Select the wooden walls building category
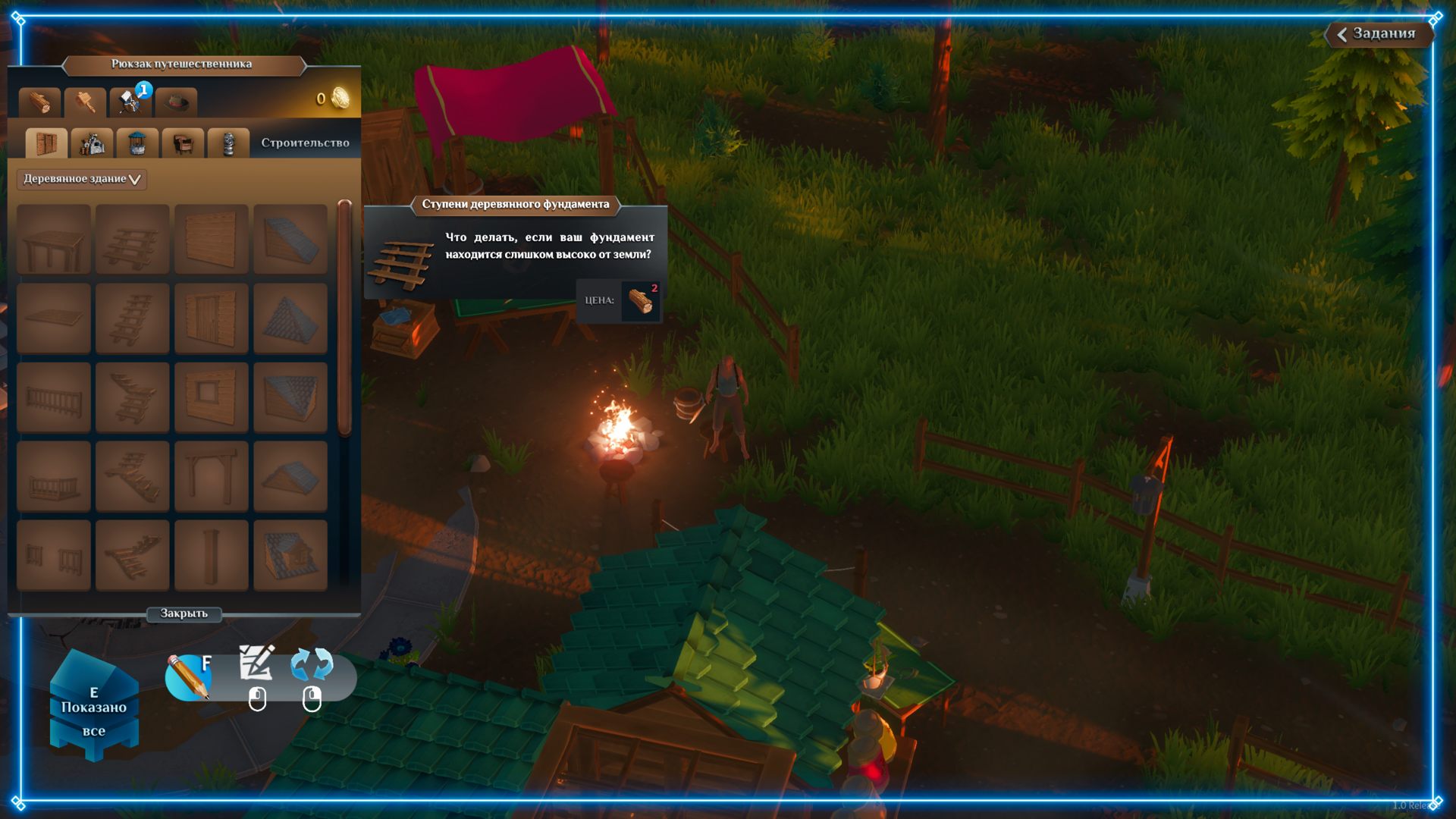The height and width of the screenshot is (819, 1456). (46, 143)
